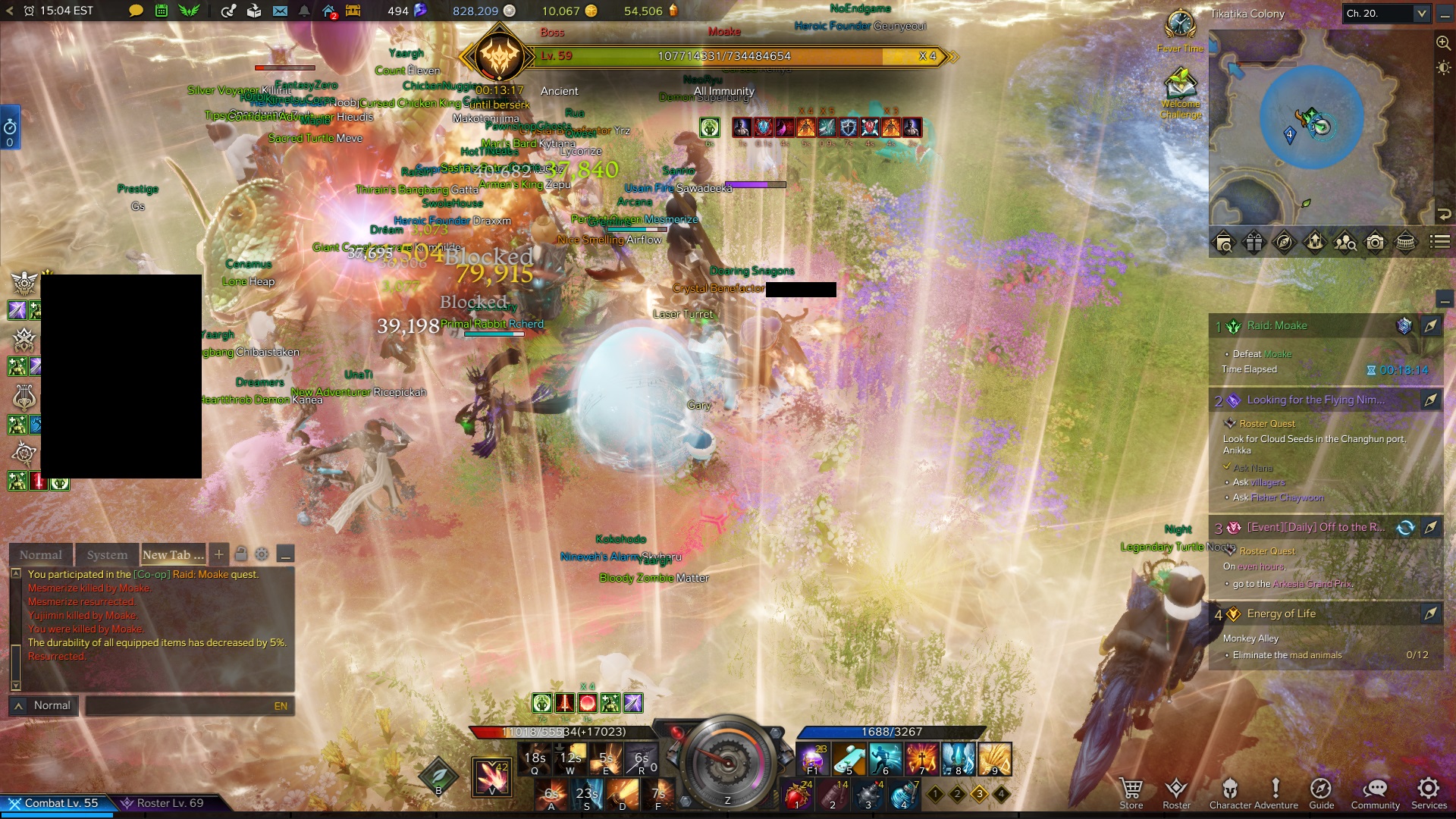The image size is (1456, 819).
Task: Open the Character menu
Action: coord(1230,793)
